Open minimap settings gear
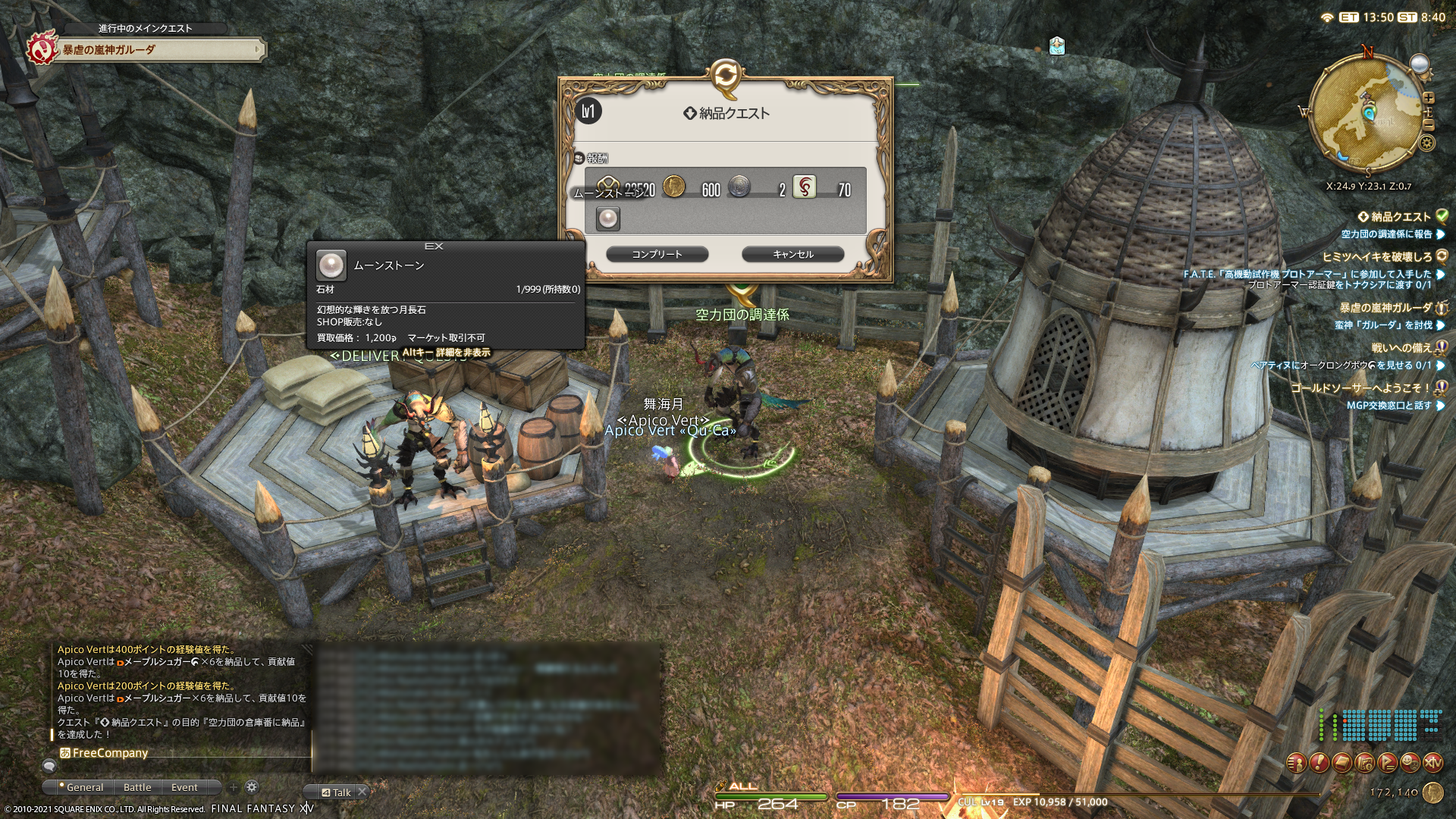 [1426, 143]
